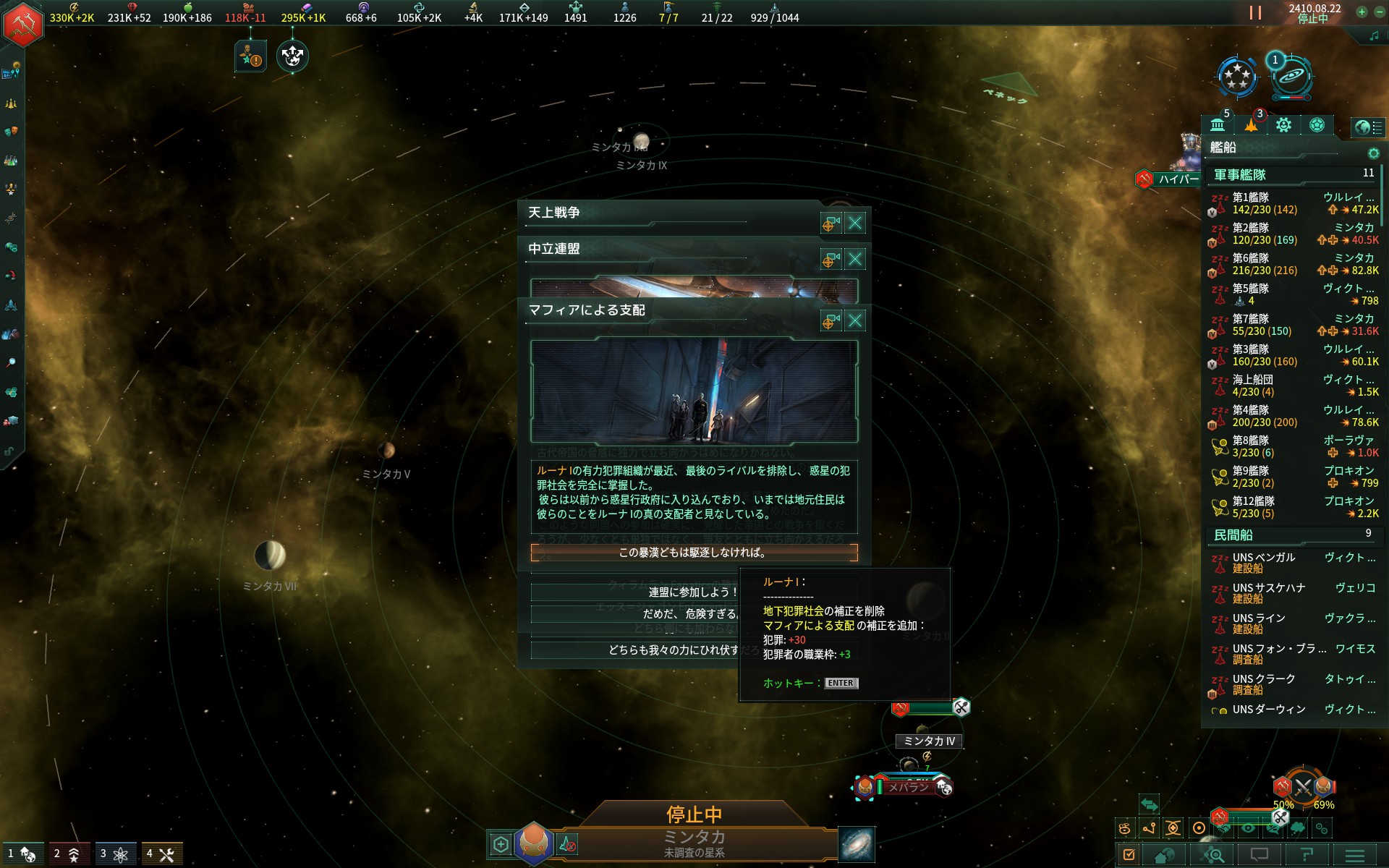Open the galaxy map view
1389x868 pixels.
pos(857,844)
